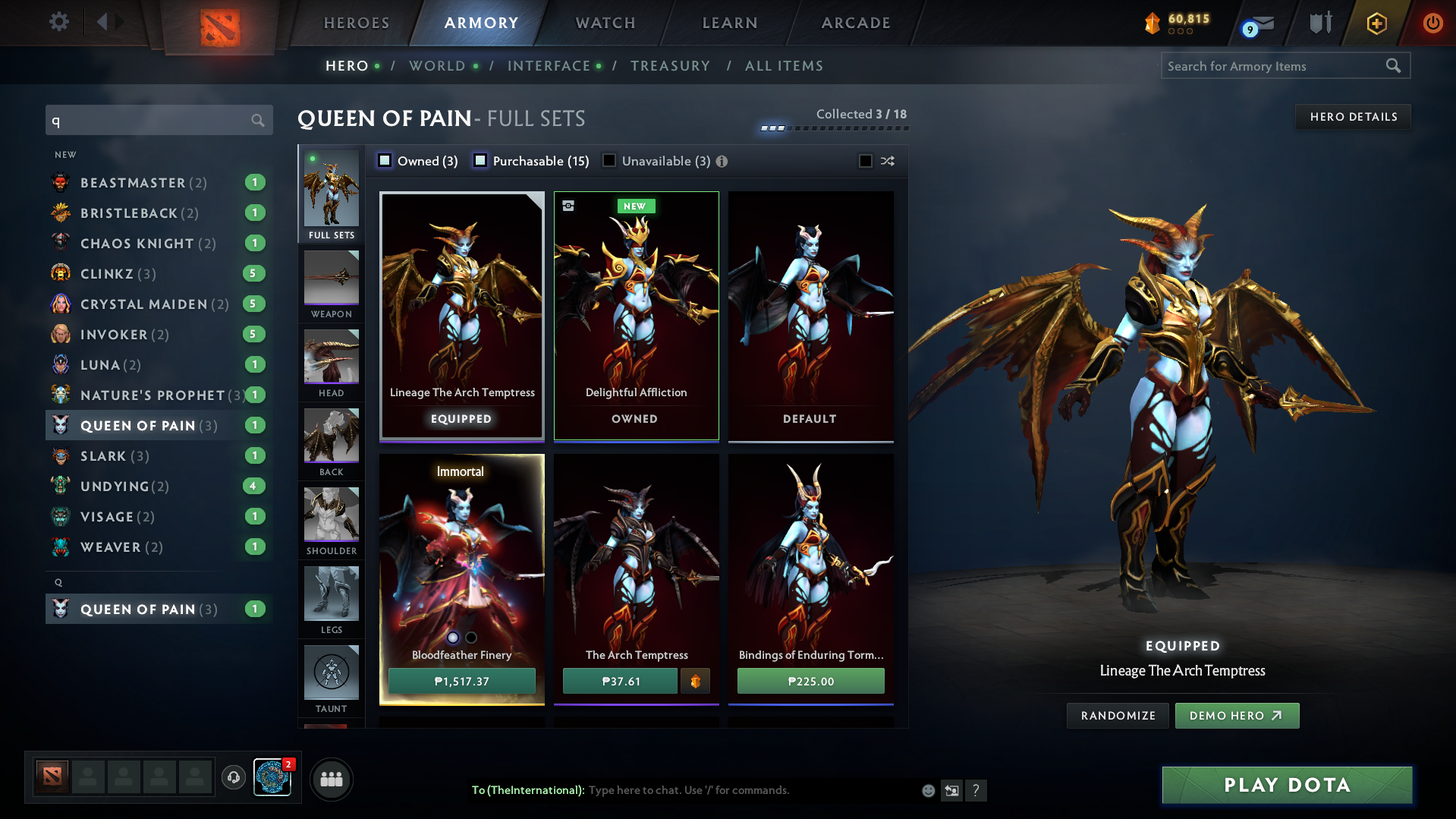
Task: Select the Head item slot icon
Action: coord(331,358)
